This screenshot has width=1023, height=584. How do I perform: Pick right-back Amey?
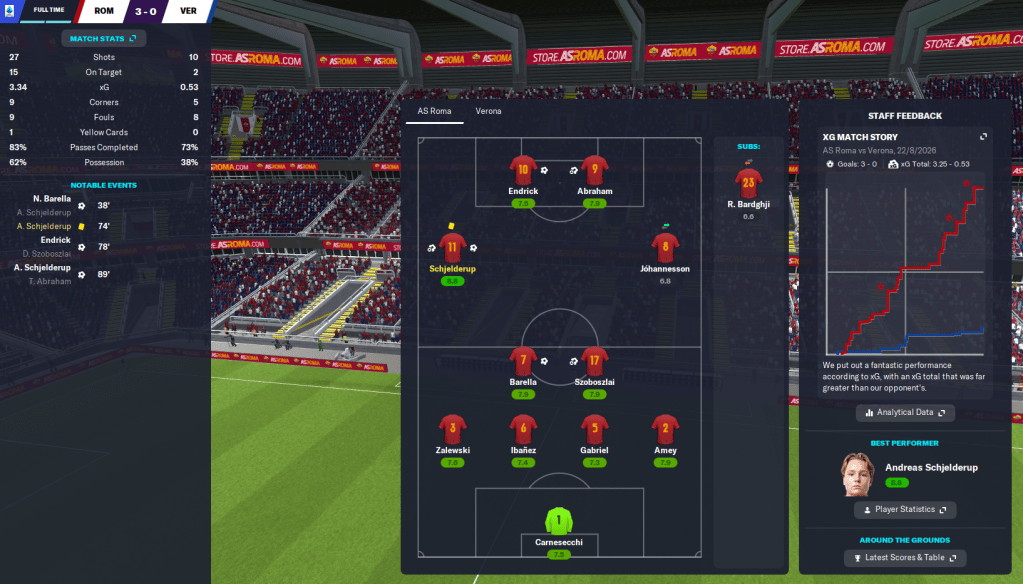(665, 430)
